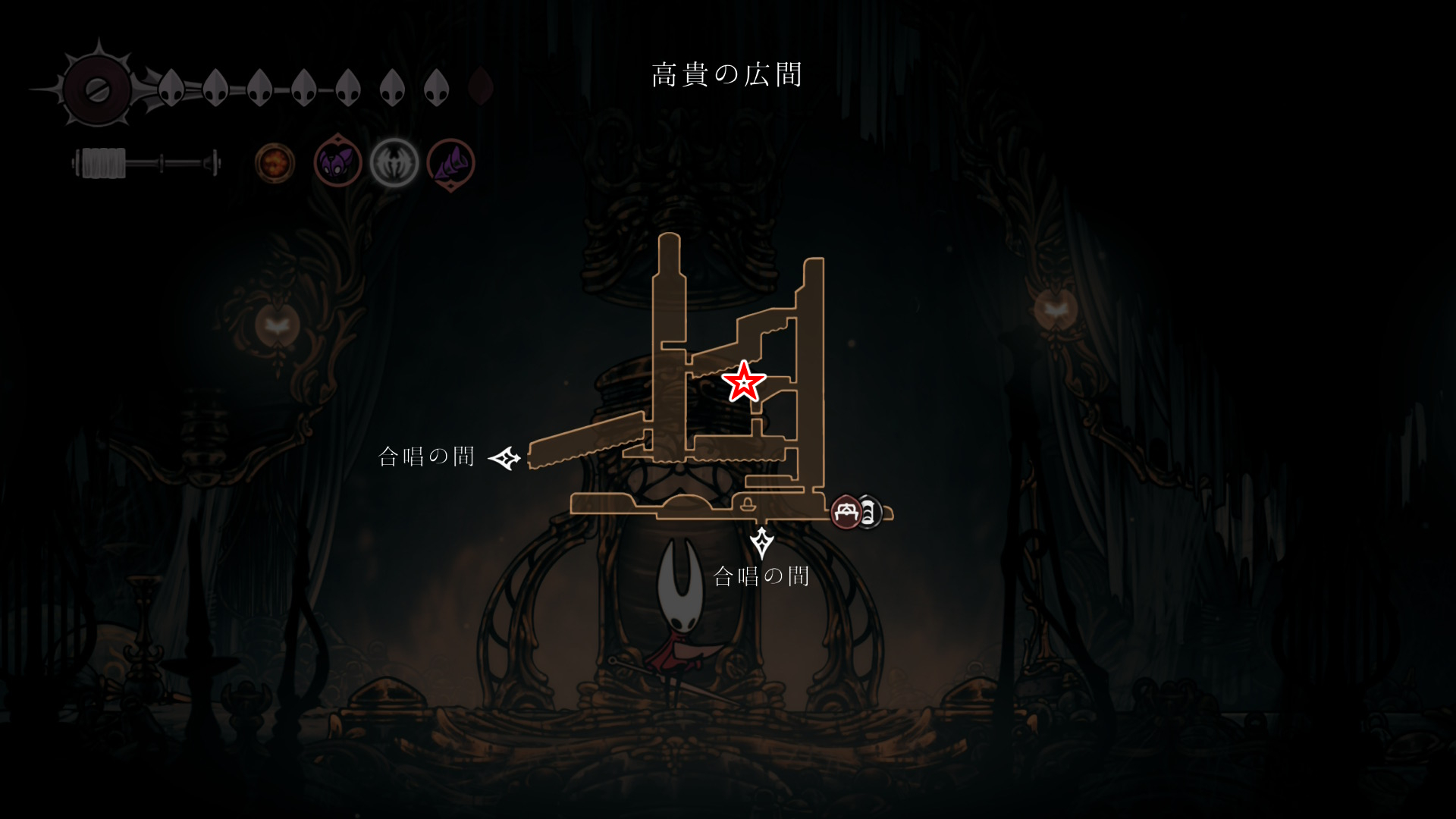
Task: Click the left exit arrow to 合唱の間
Action: pos(504,458)
